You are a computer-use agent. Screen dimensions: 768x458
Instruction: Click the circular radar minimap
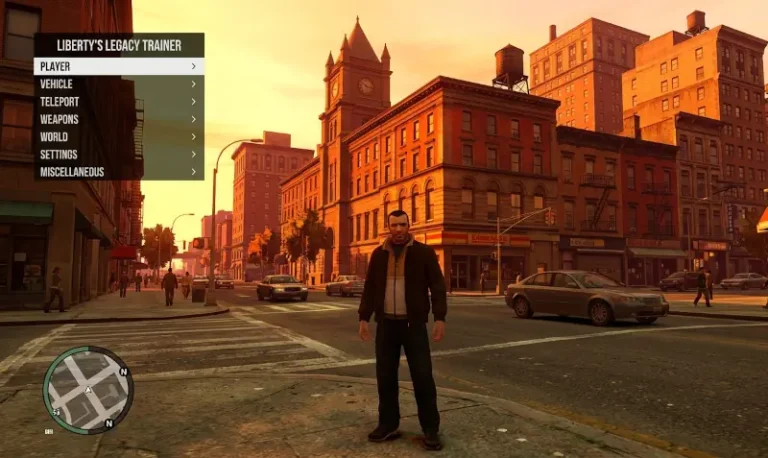[x=88, y=390]
